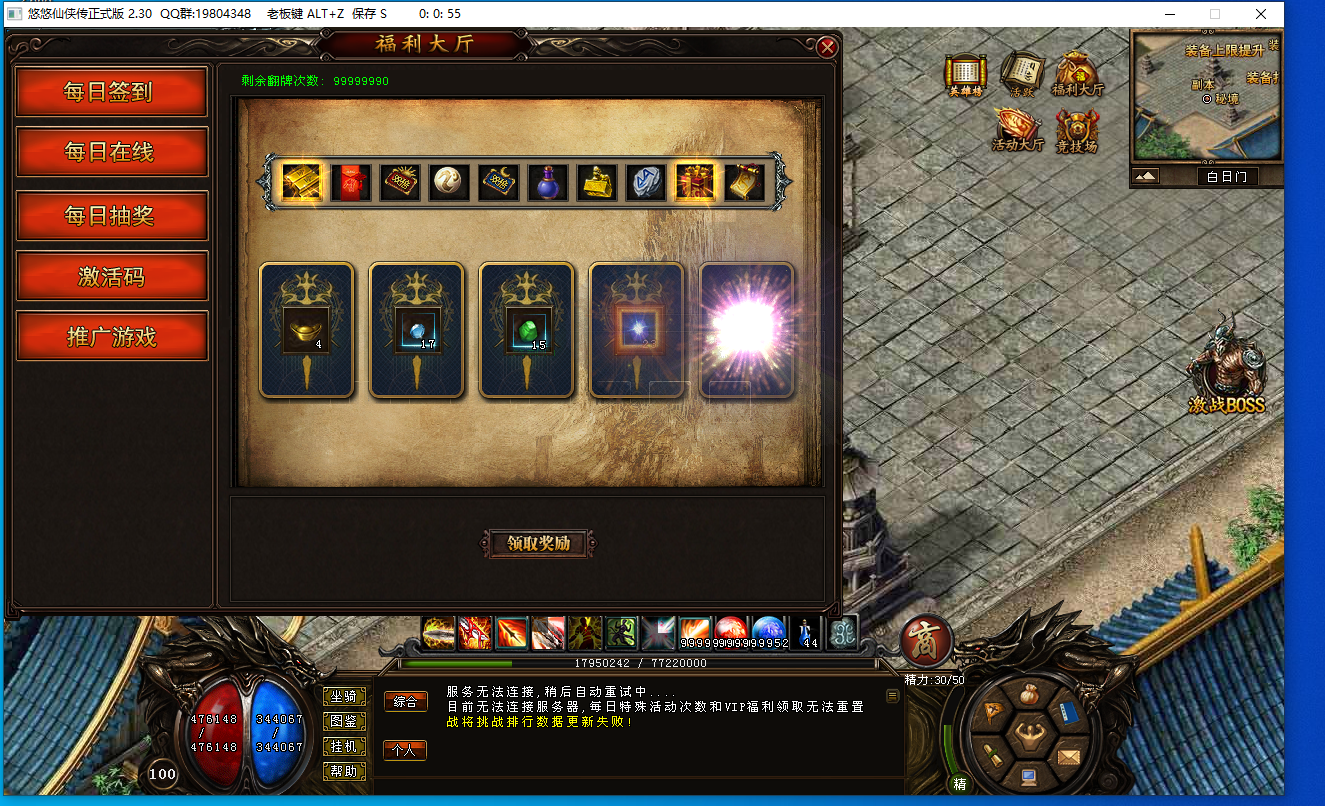The height and width of the screenshot is (806, 1325).
Task: Claim rewards with the 领取奖励 button
Action: (x=538, y=543)
